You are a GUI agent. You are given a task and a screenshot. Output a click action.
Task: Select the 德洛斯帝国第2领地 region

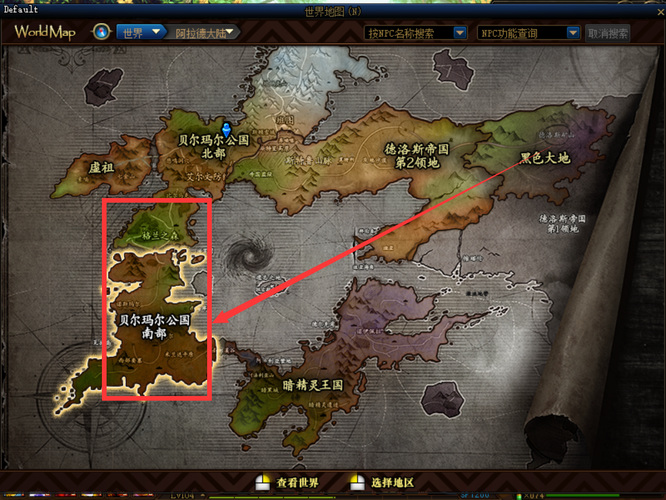pyautogui.click(x=416, y=154)
